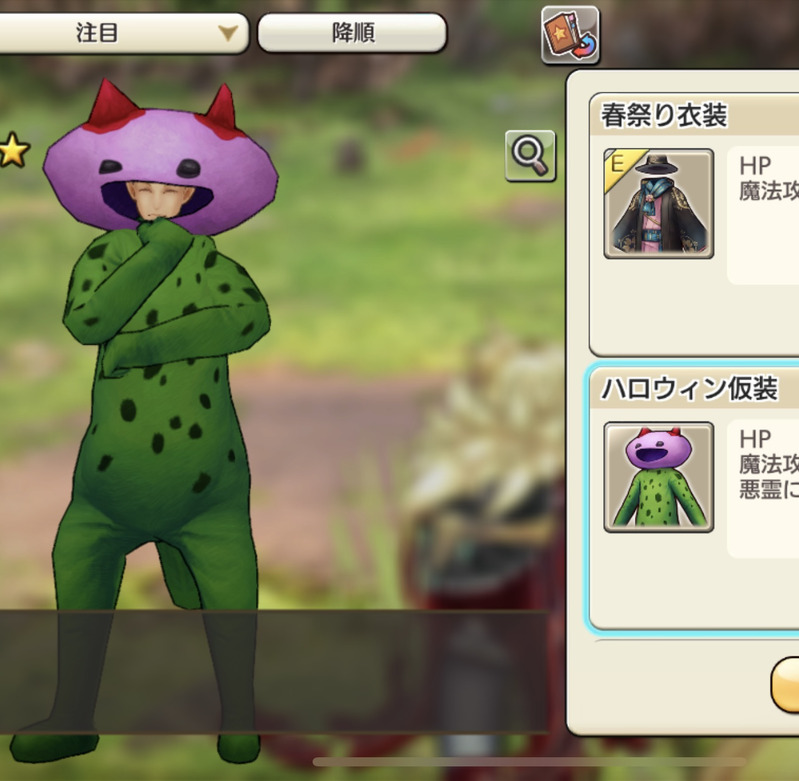Click the magnifying glass preview button
The height and width of the screenshot is (781, 799).
[x=530, y=155]
